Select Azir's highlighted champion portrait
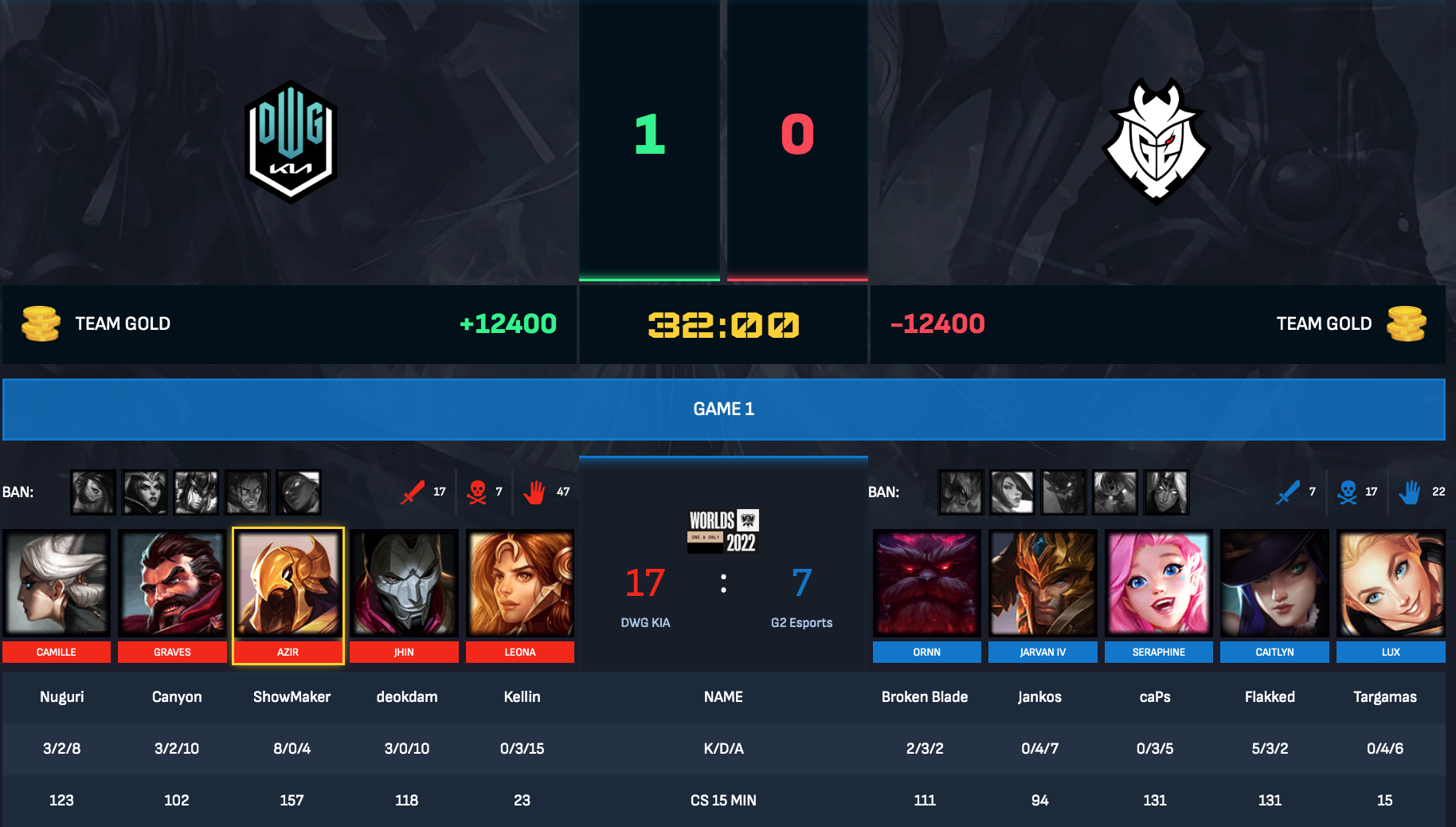Viewport: 1456px width, 827px height. click(x=288, y=583)
